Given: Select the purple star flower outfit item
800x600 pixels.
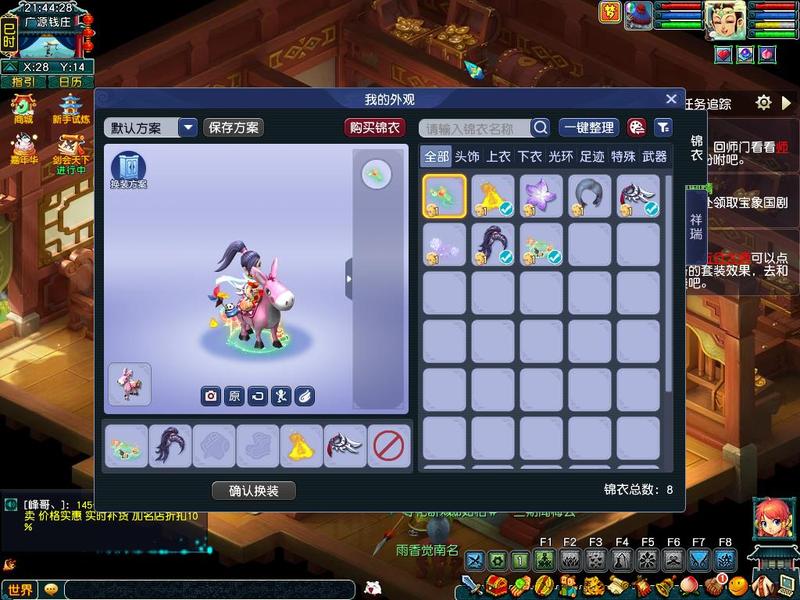Looking at the screenshot, I should (541, 196).
